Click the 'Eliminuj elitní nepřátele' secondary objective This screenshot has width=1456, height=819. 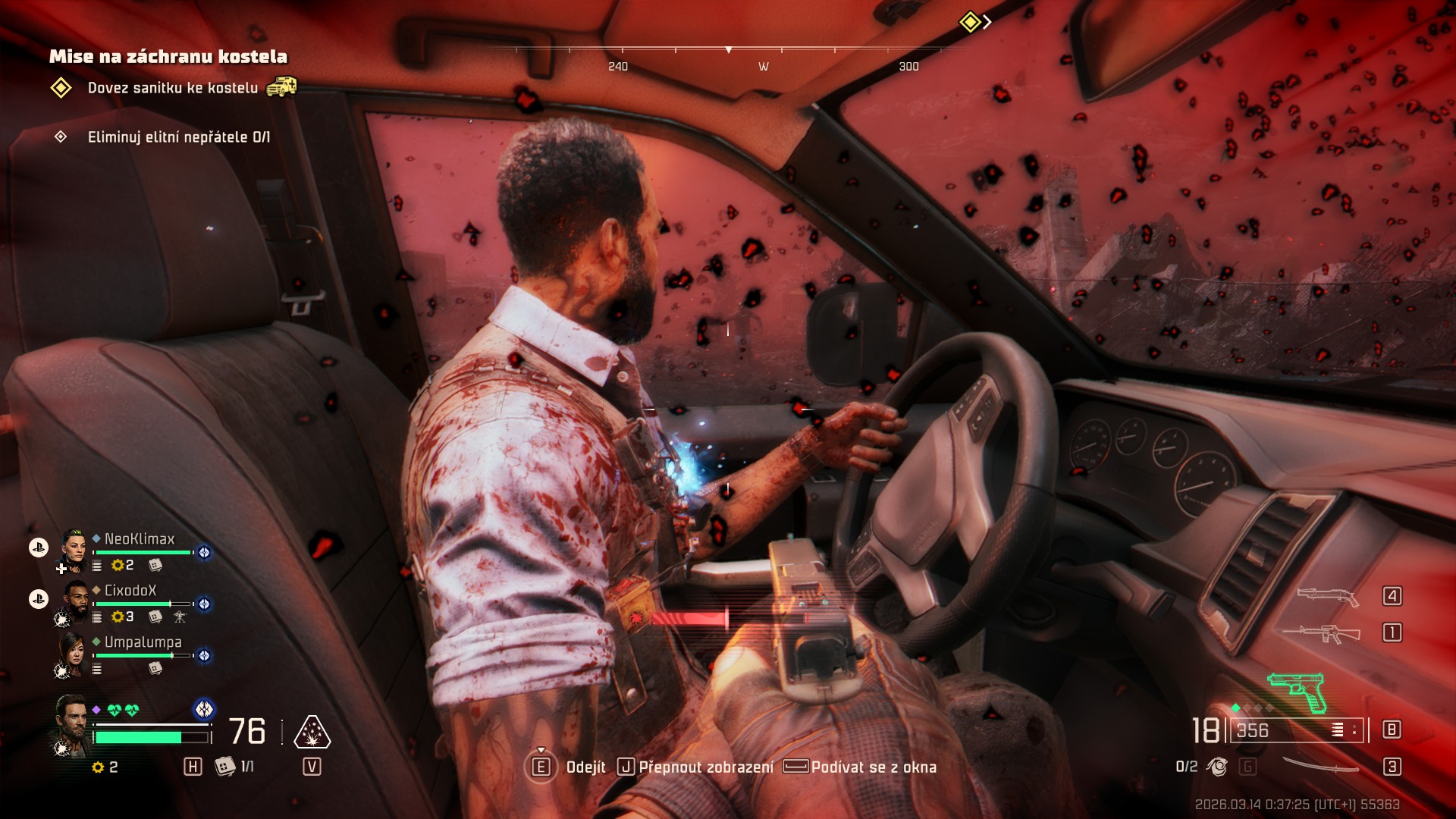point(178,137)
